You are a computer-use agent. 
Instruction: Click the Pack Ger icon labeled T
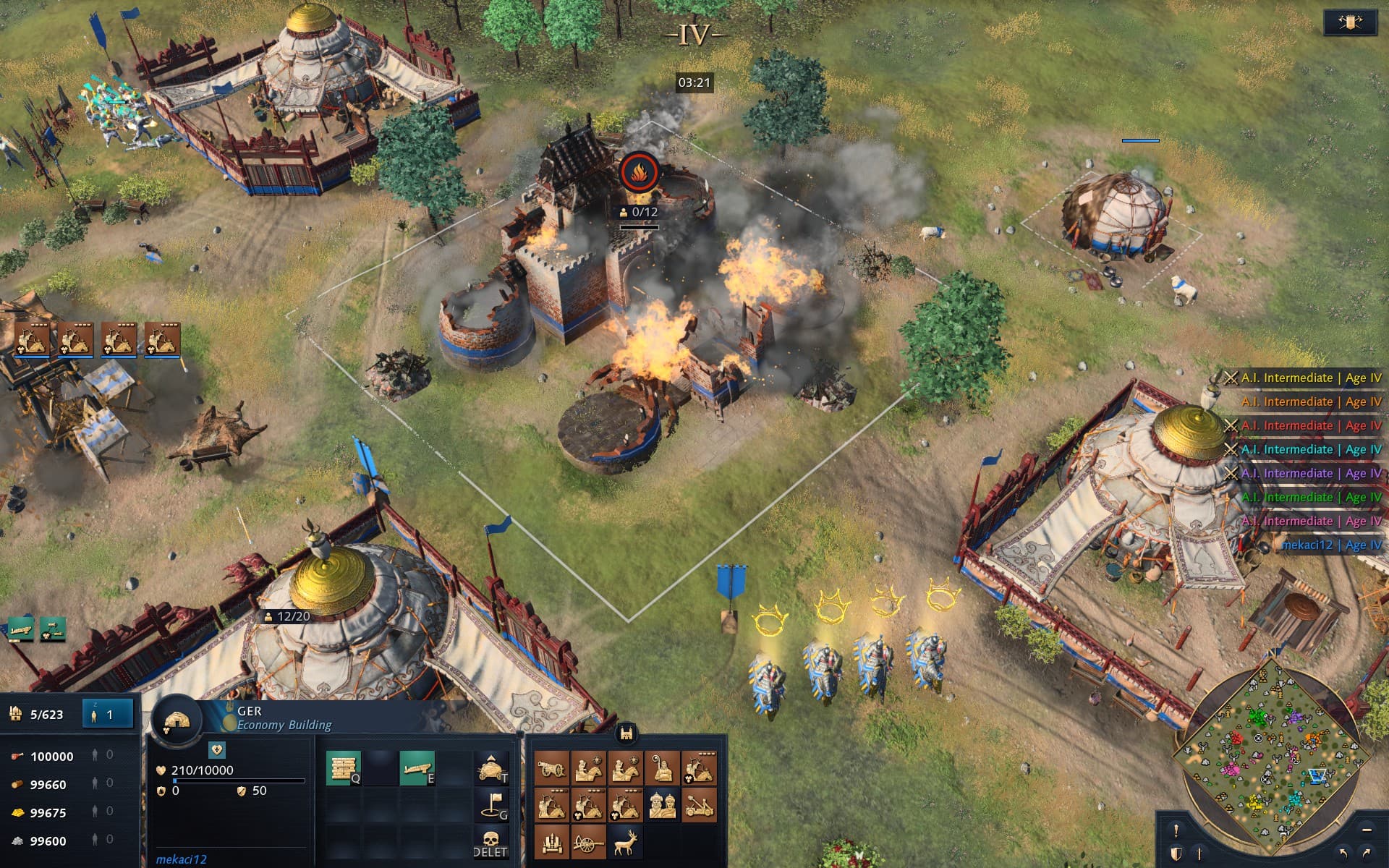click(490, 768)
